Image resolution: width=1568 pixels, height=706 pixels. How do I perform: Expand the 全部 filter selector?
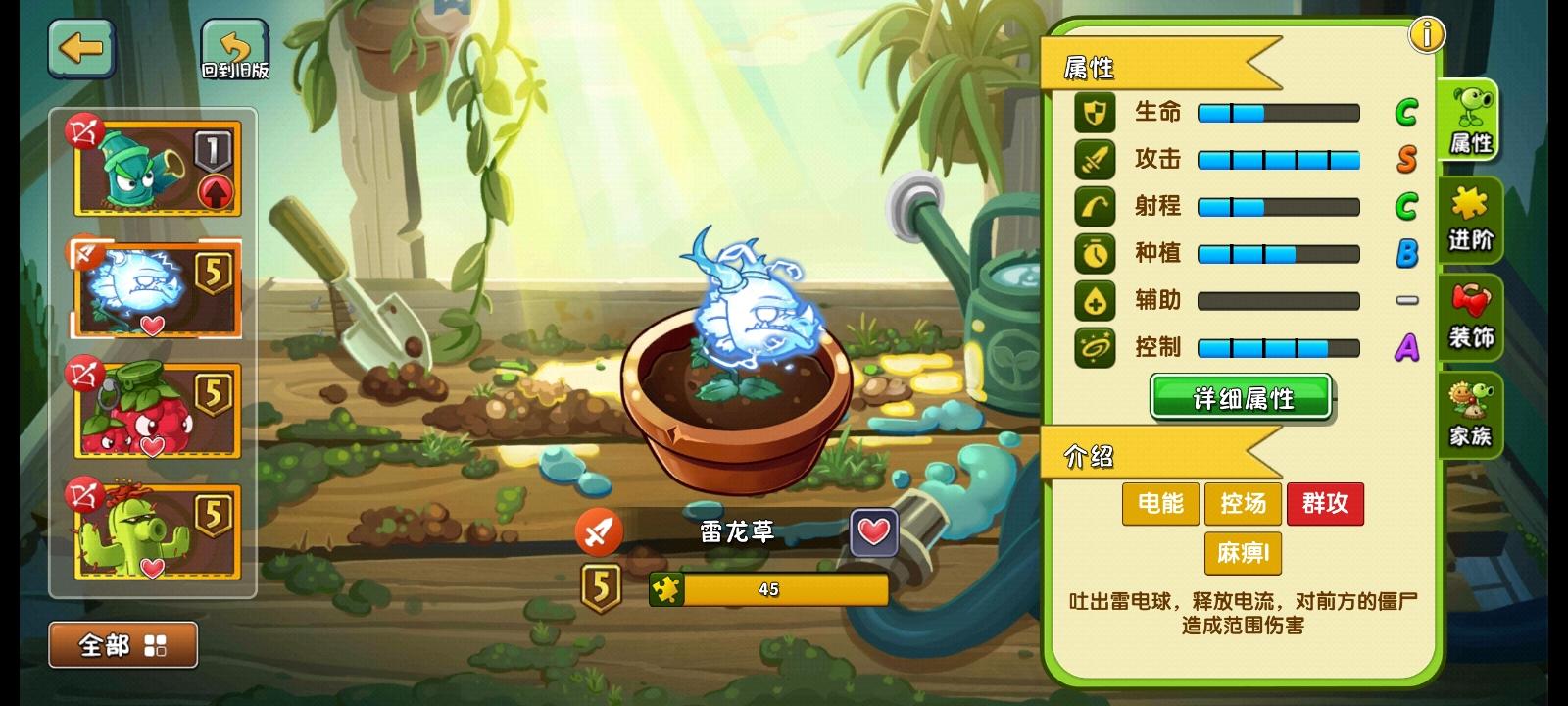tap(122, 643)
